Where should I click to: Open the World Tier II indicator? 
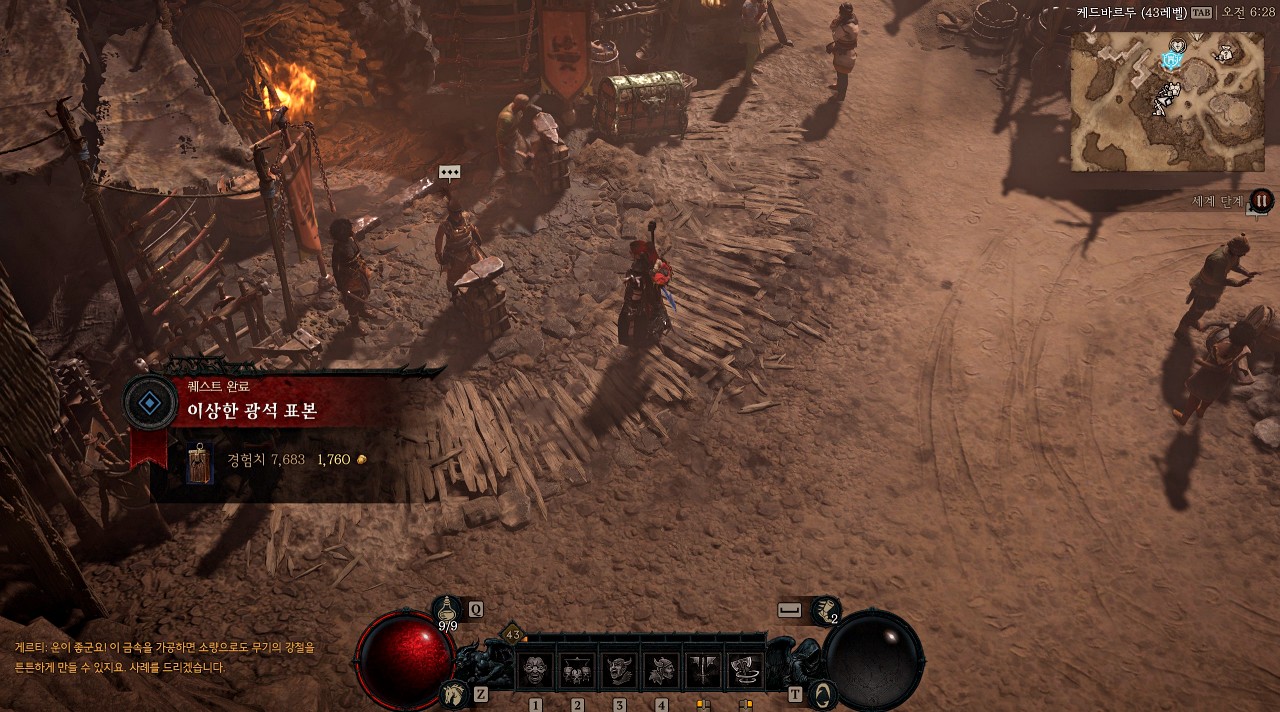point(1261,200)
